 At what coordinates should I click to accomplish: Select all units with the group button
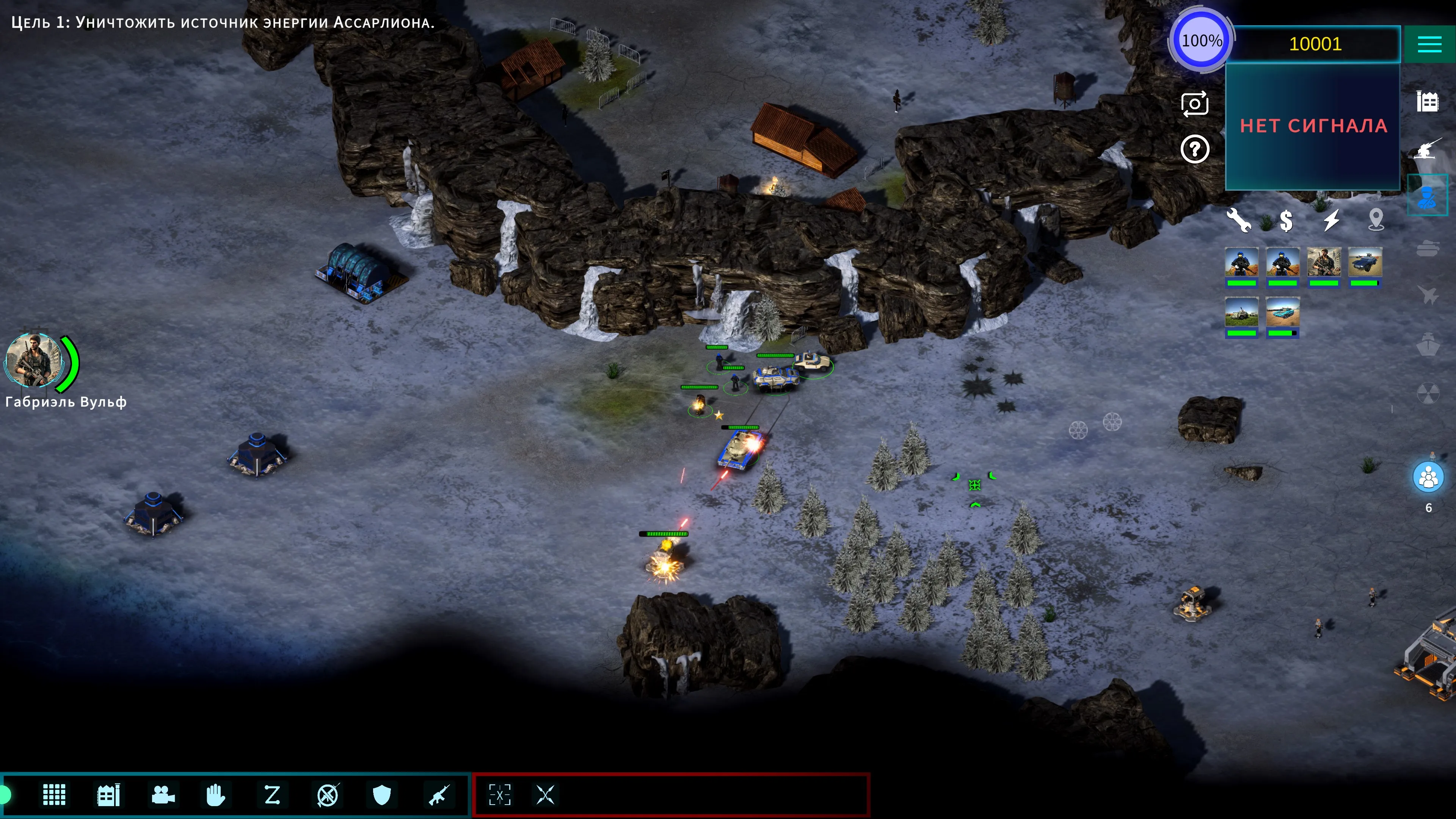point(1428,478)
